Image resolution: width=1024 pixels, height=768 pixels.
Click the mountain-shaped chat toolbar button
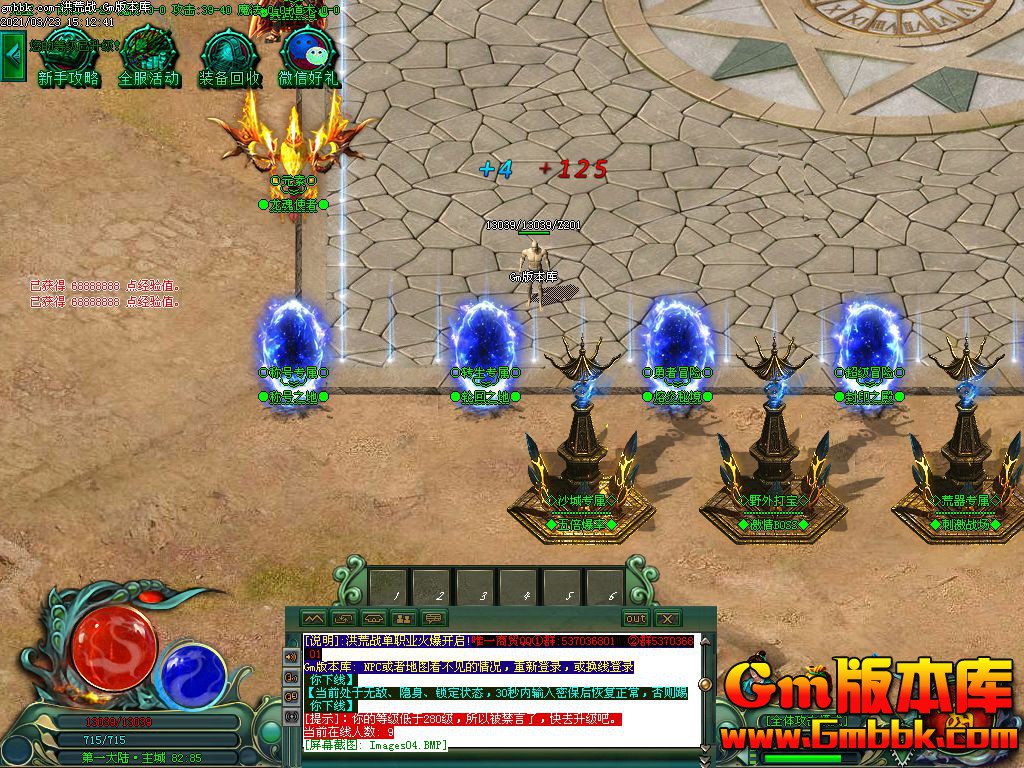click(313, 619)
